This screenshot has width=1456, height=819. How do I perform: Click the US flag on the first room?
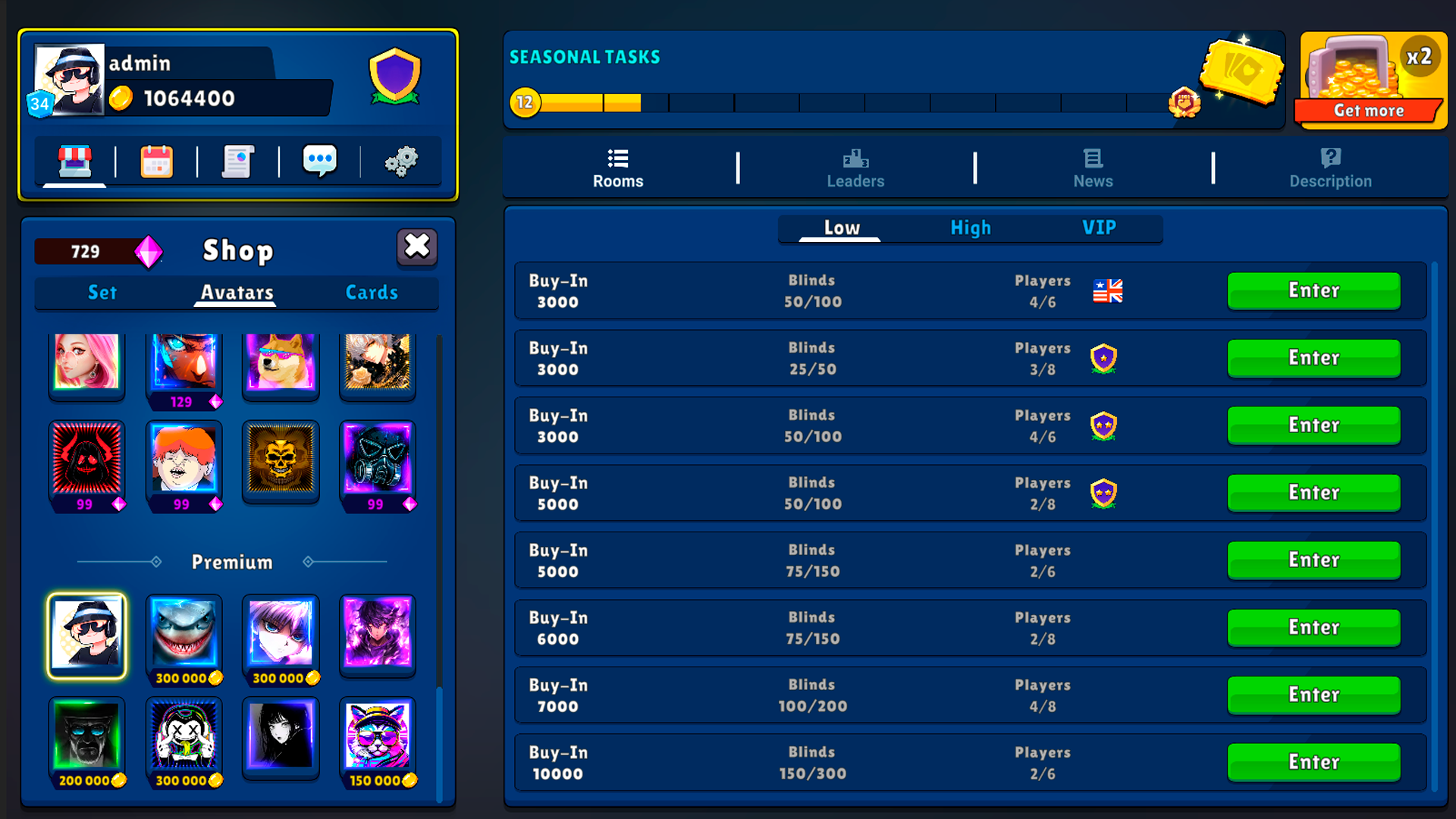click(x=1106, y=290)
